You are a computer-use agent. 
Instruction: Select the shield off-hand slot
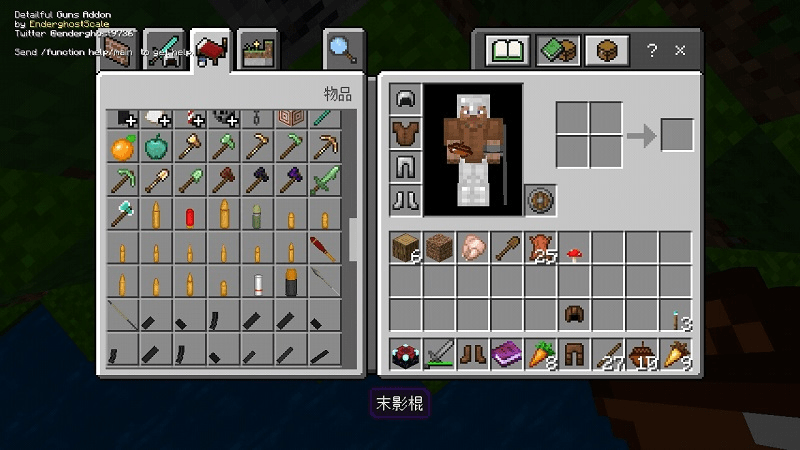tap(541, 198)
